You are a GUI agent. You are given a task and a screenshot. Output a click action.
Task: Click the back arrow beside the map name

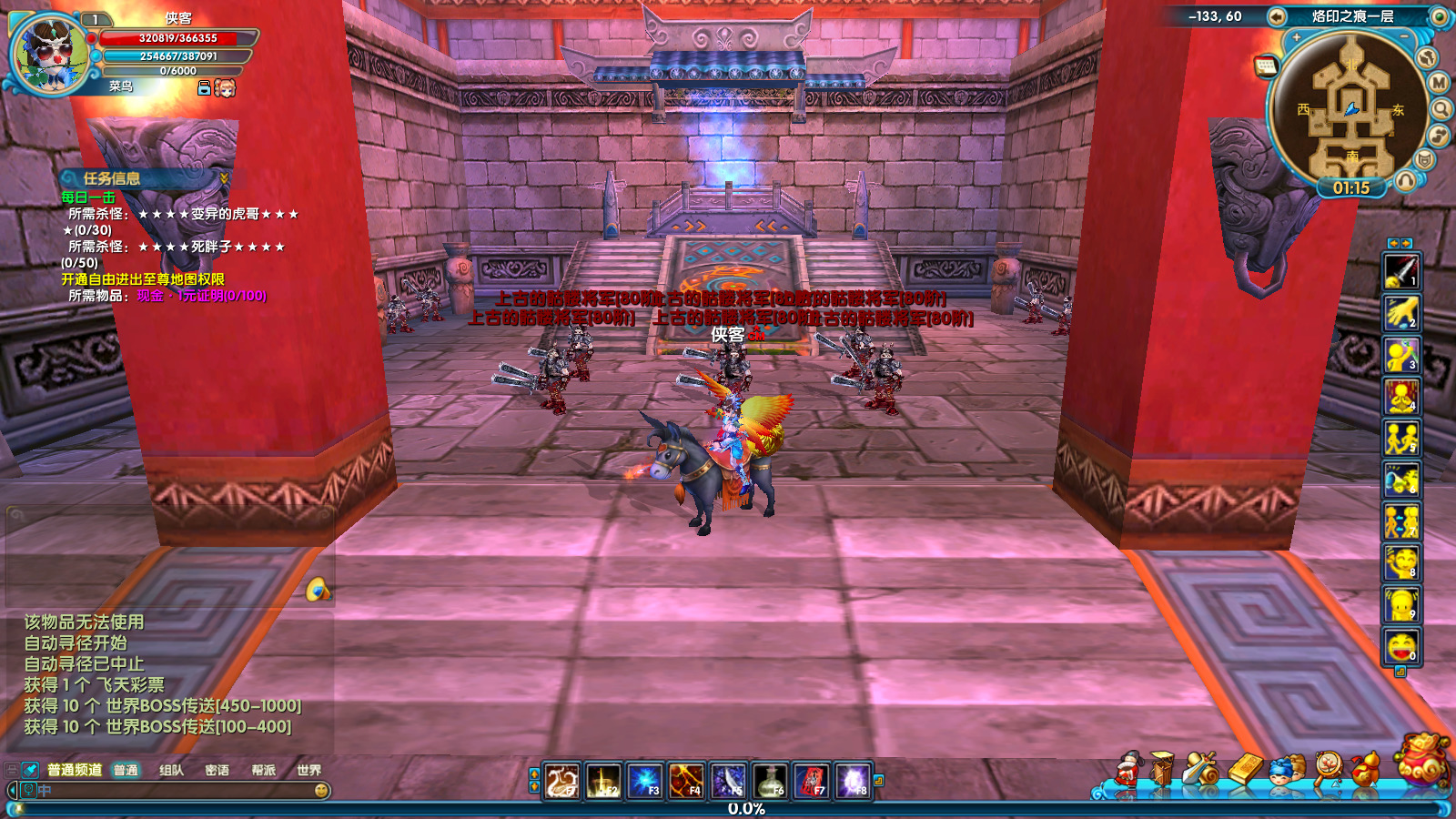(1277, 16)
